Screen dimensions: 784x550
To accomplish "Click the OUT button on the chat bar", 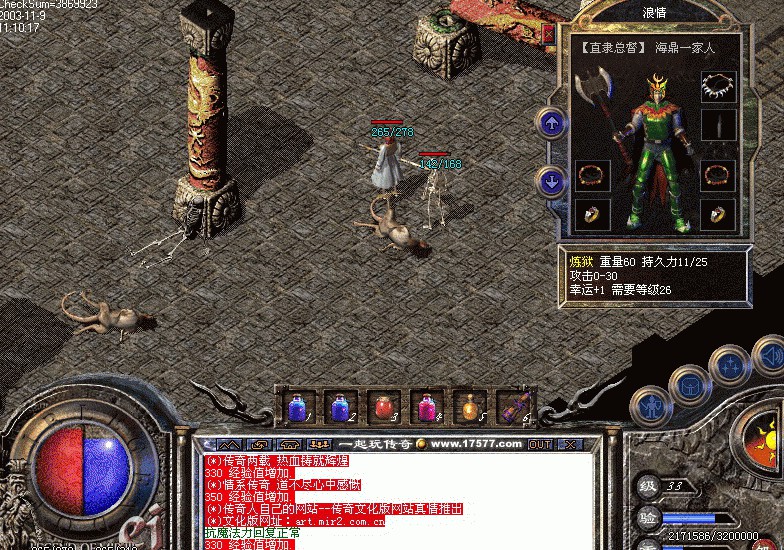I will (x=540, y=444).
